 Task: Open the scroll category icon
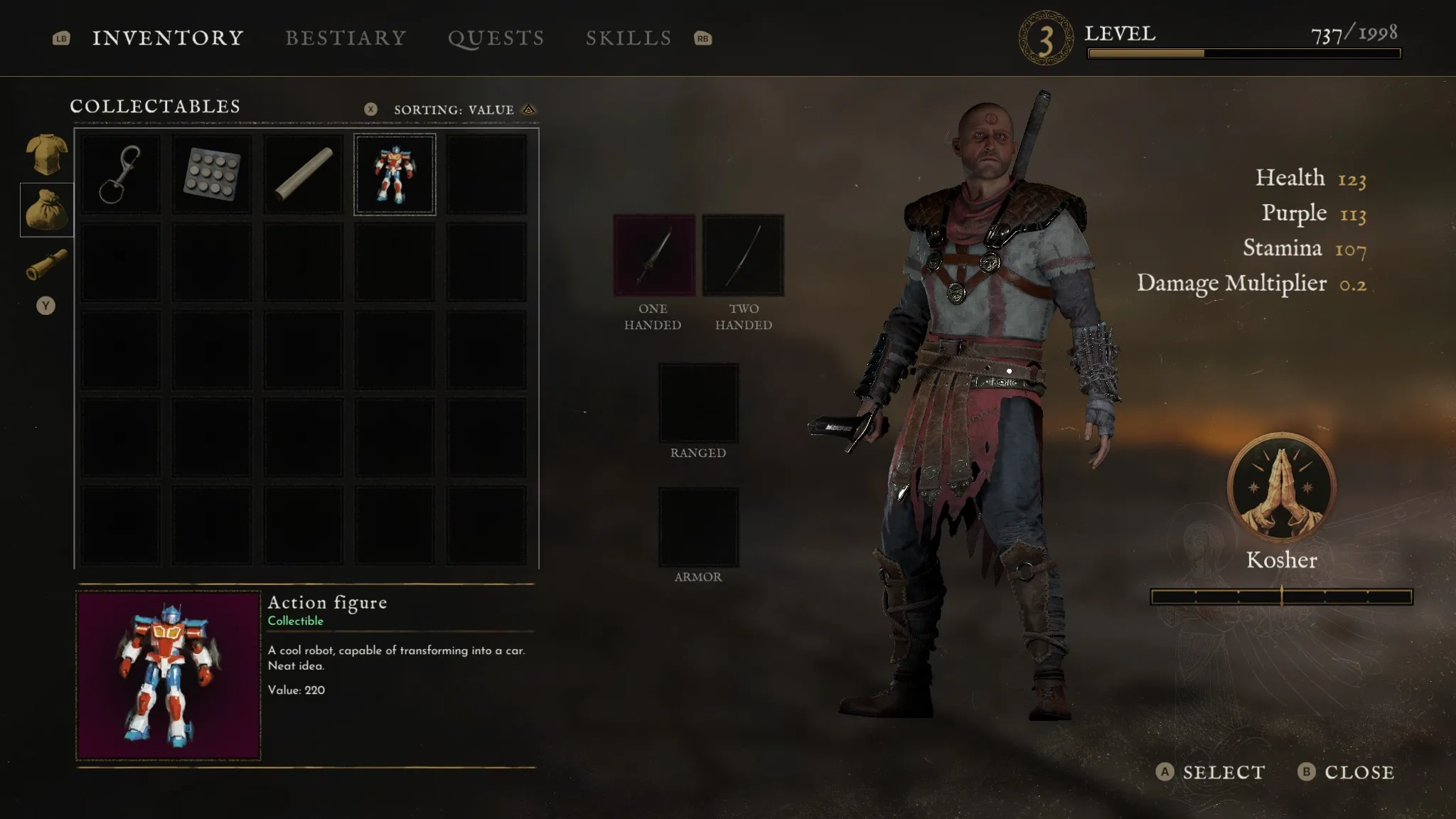(47, 264)
